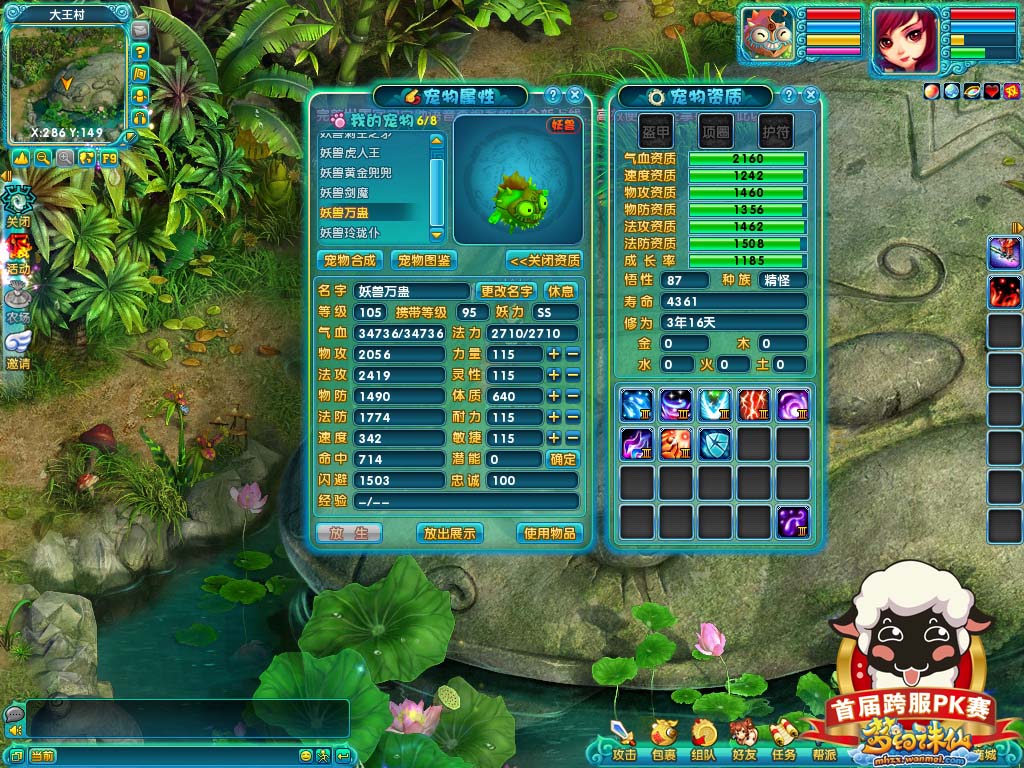The width and height of the screenshot is (1024, 768).
Task: Open the 包裹 bag from the bottom bar
Action: tap(663, 740)
